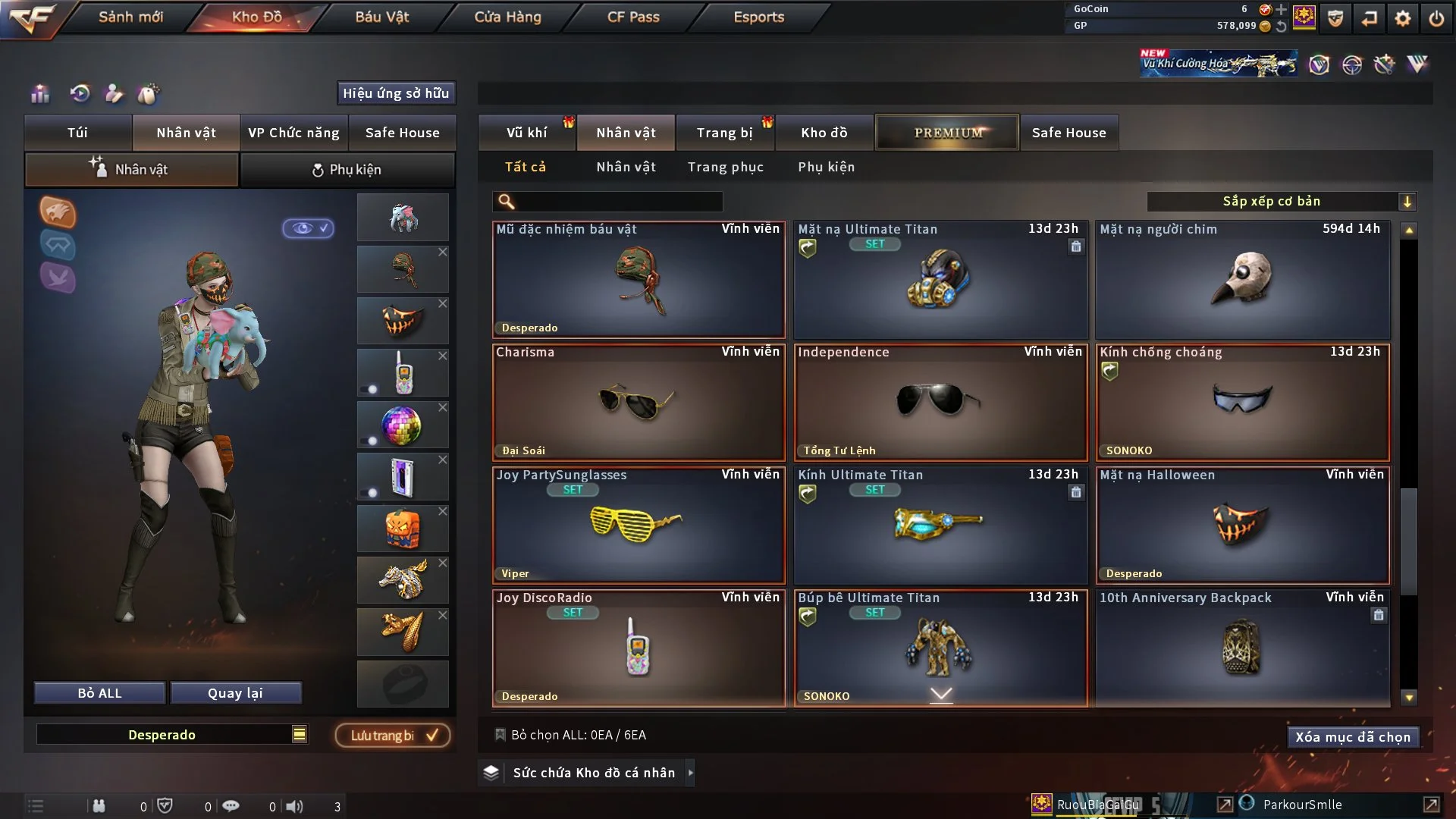Switch to the Vũ khí tab

pos(526,133)
